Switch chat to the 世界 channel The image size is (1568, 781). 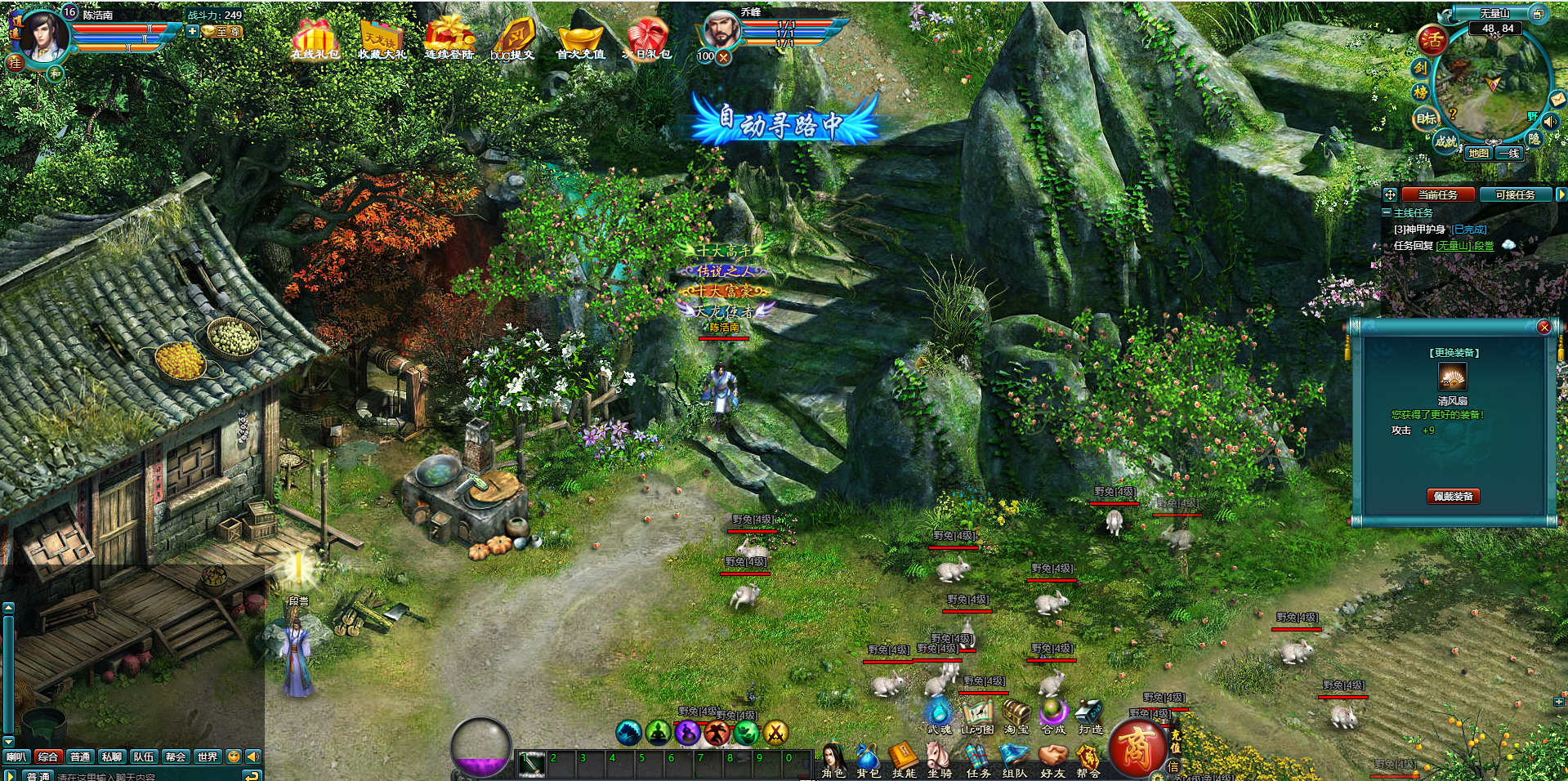tap(208, 757)
